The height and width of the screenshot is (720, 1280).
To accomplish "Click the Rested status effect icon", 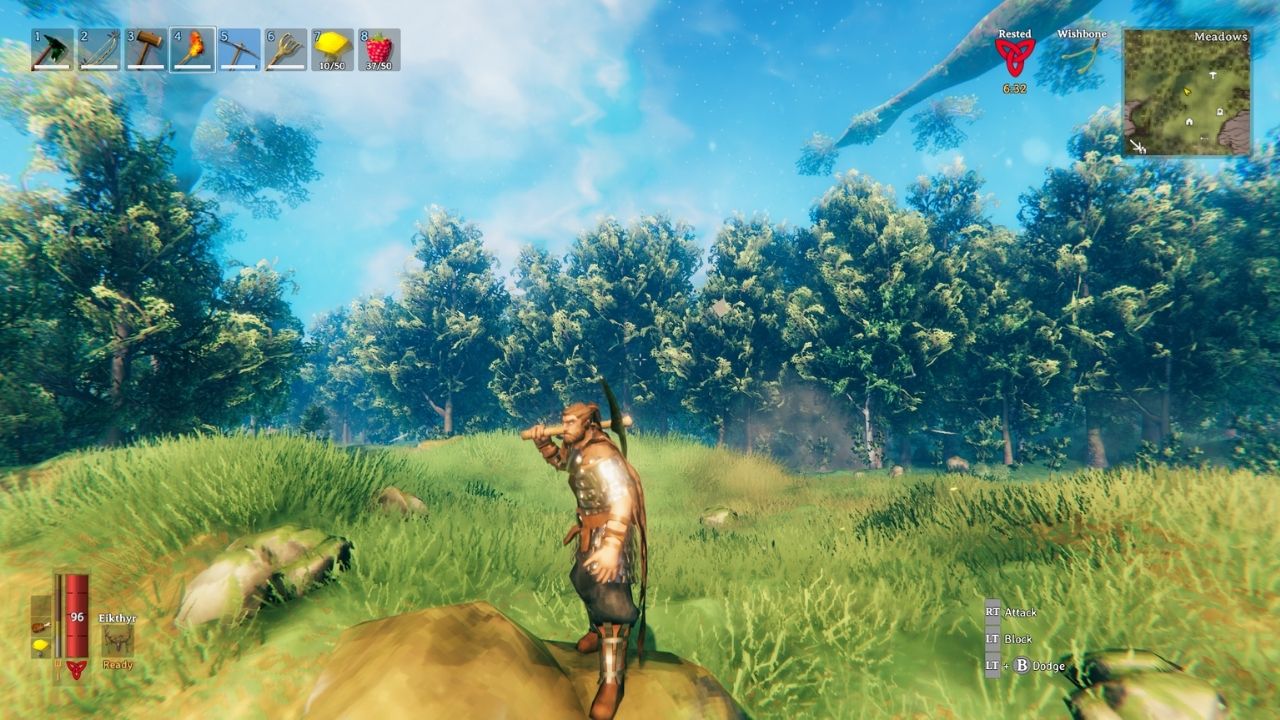I will coord(1015,57).
